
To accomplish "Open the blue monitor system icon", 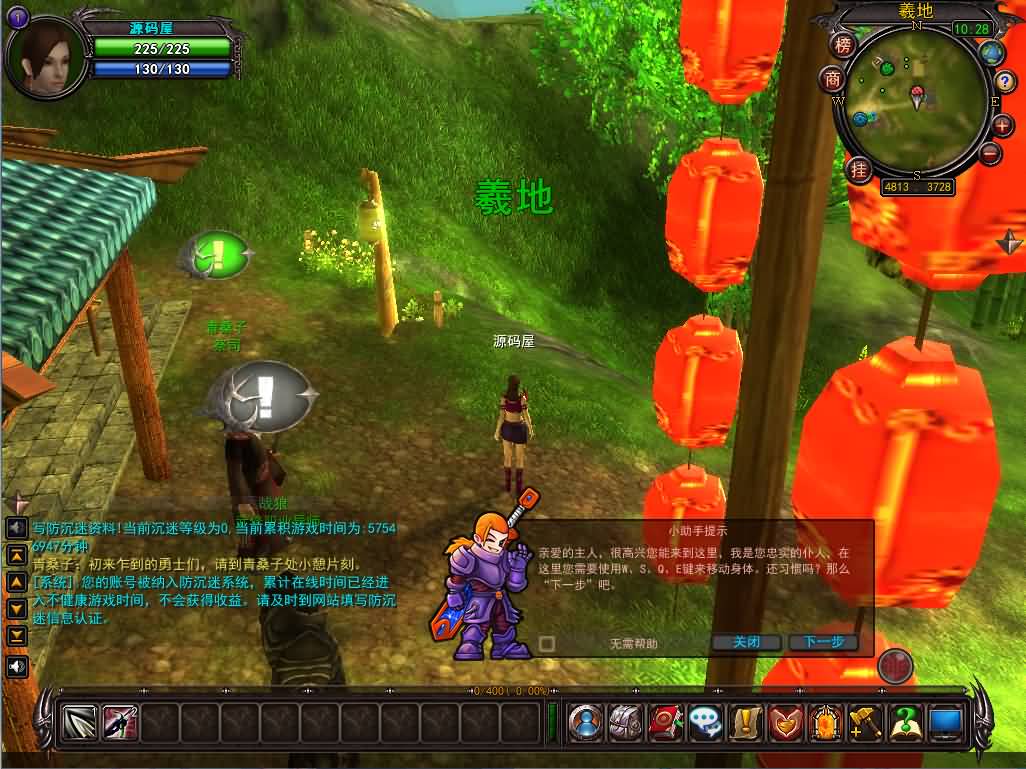I will [x=945, y=722].
